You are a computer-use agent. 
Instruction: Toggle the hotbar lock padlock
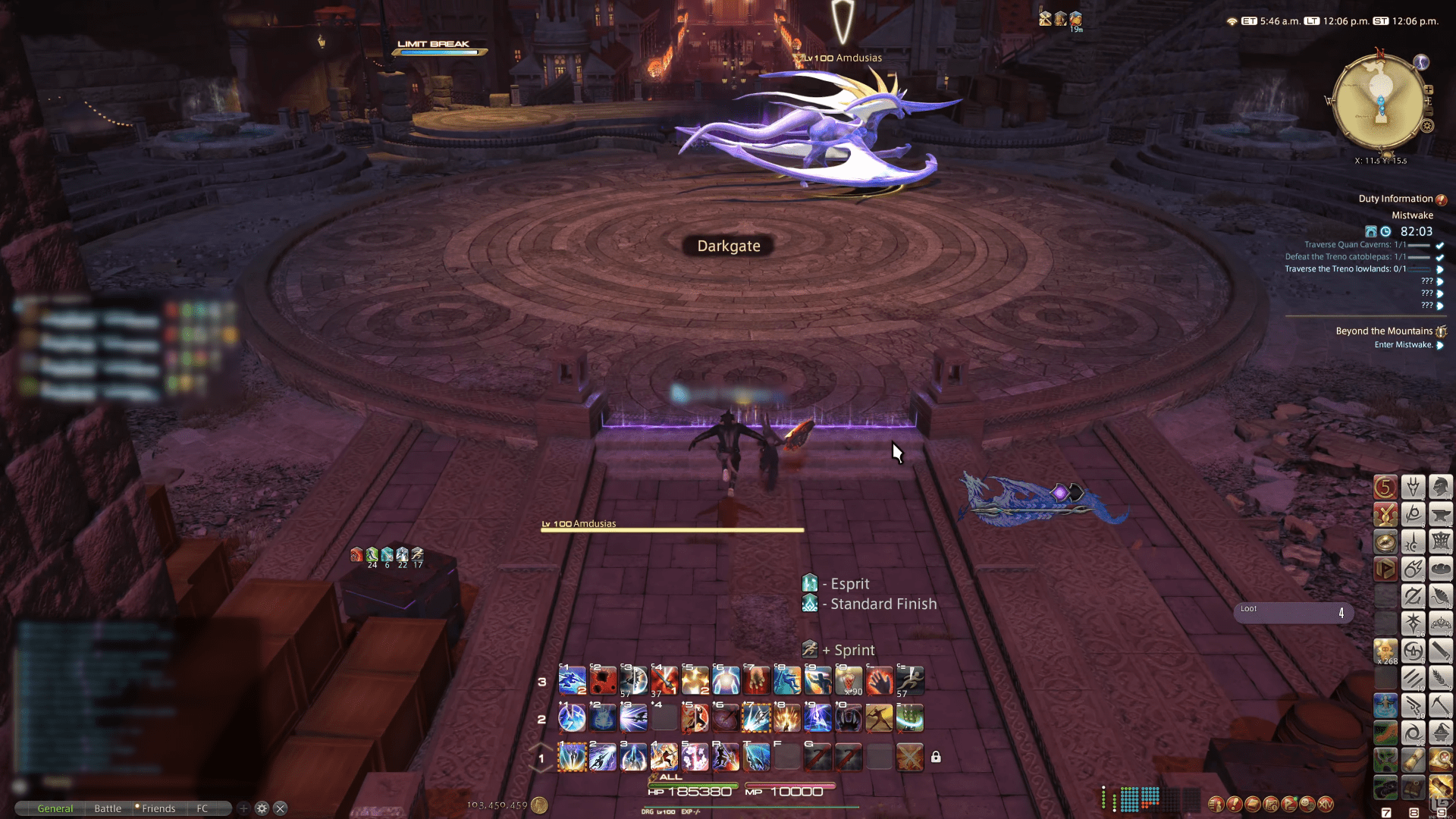coord(936,757)
